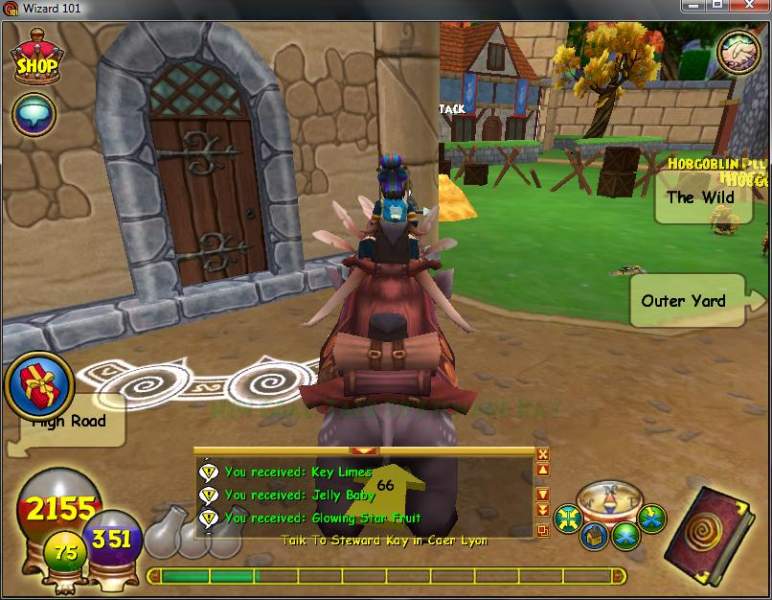
Task: Open the friends list handshake icon
Action: tap(738, 53)
